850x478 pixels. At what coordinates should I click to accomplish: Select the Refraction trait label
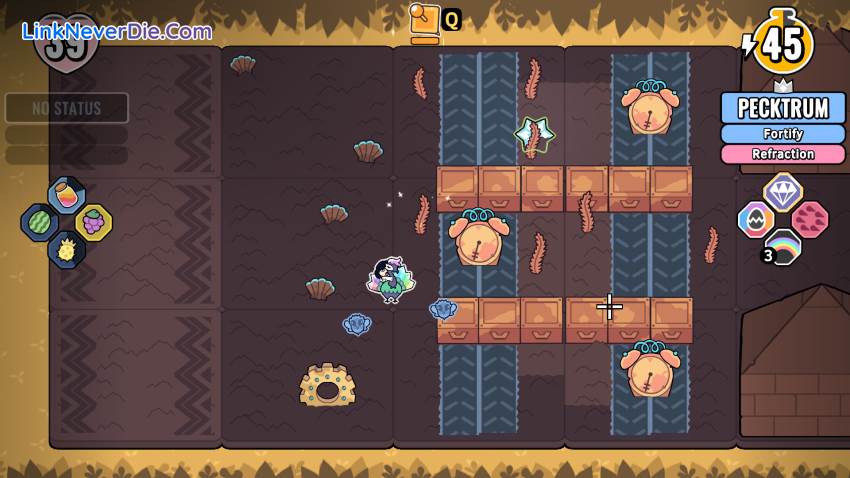click(783, 154)
